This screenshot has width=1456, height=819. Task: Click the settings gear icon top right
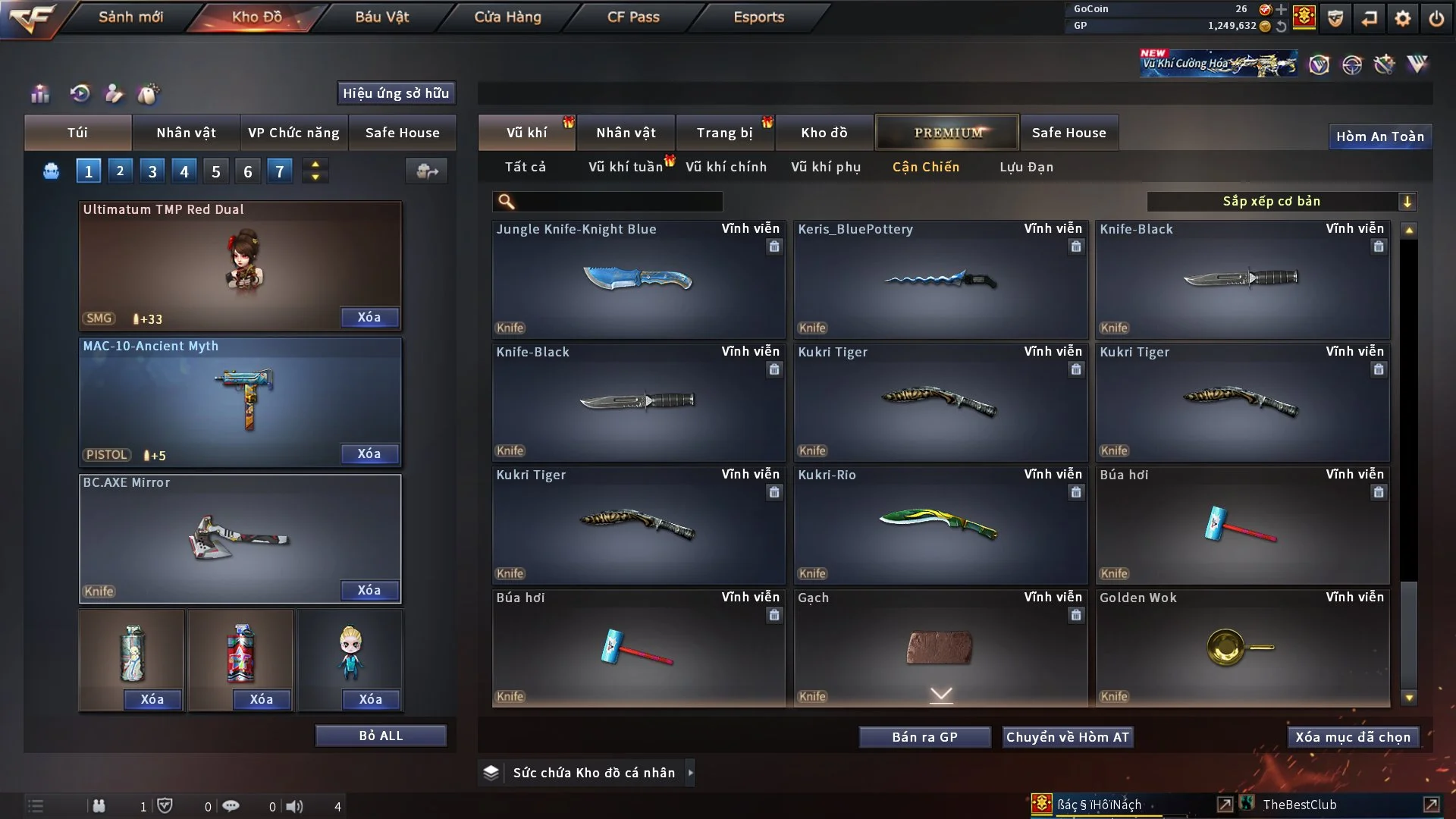[x=1402, y=19]
